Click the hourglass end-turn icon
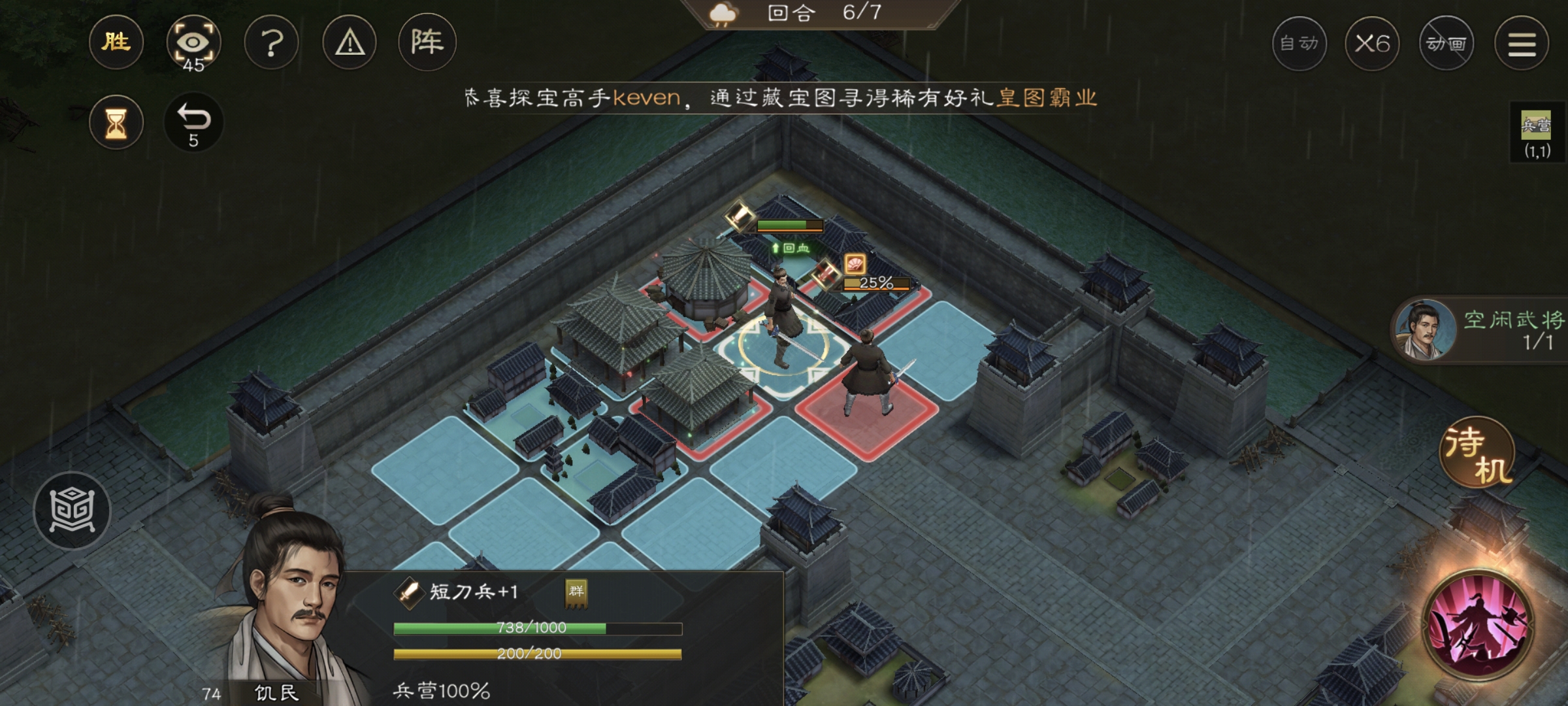The height and width of the screenshot is (706, 1568). 116,123
